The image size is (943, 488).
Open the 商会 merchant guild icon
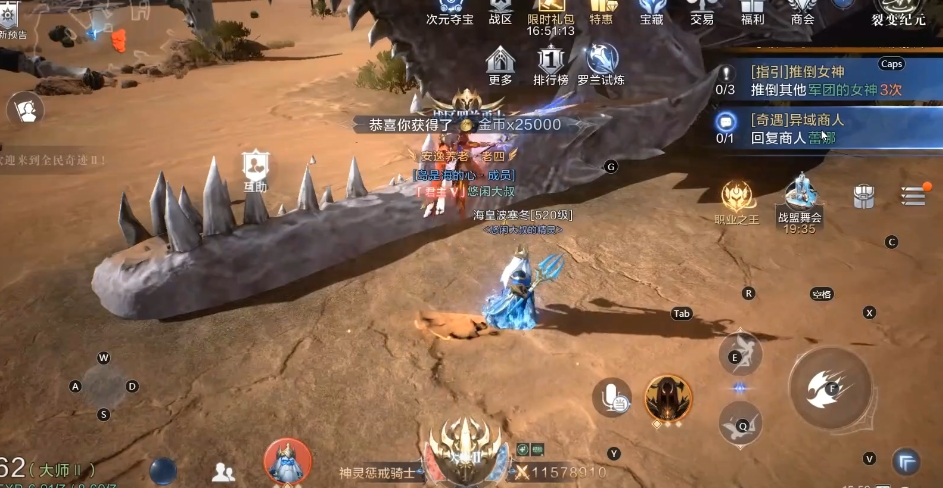[802, 10]
